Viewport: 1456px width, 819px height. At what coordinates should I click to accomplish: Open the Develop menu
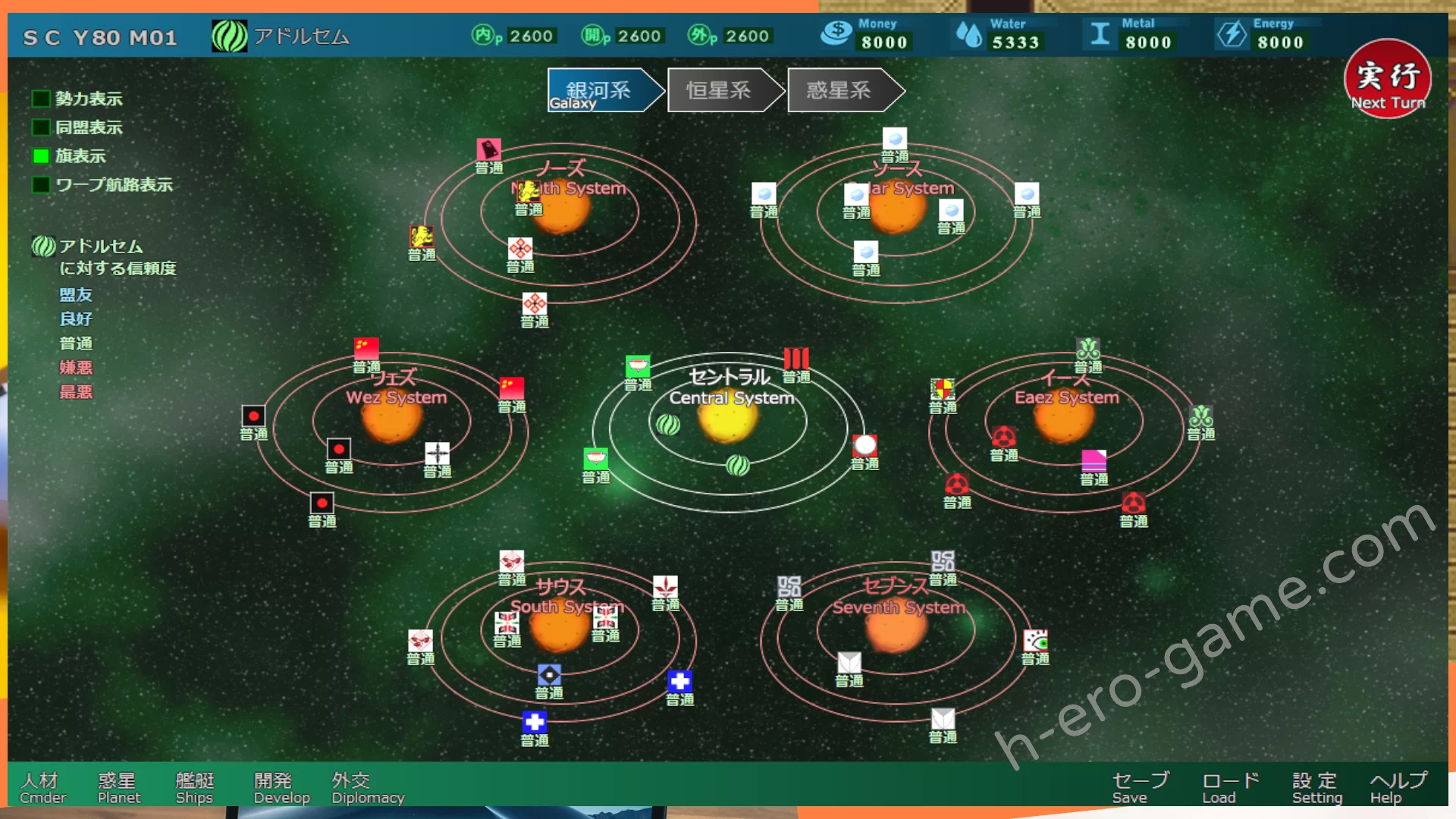click(281, 787)
